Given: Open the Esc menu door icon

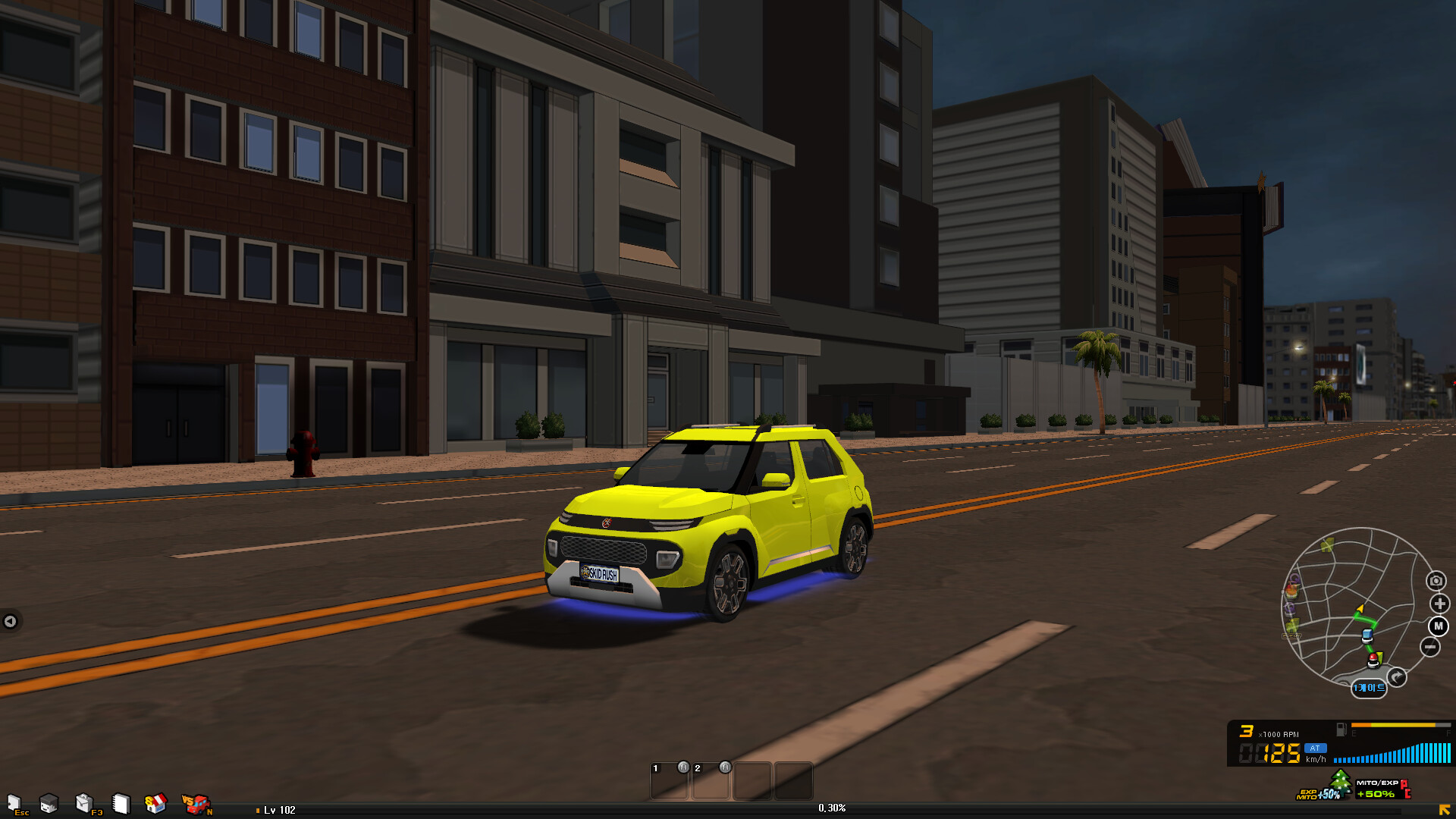Looking at the screenshot, I should 14,804.
